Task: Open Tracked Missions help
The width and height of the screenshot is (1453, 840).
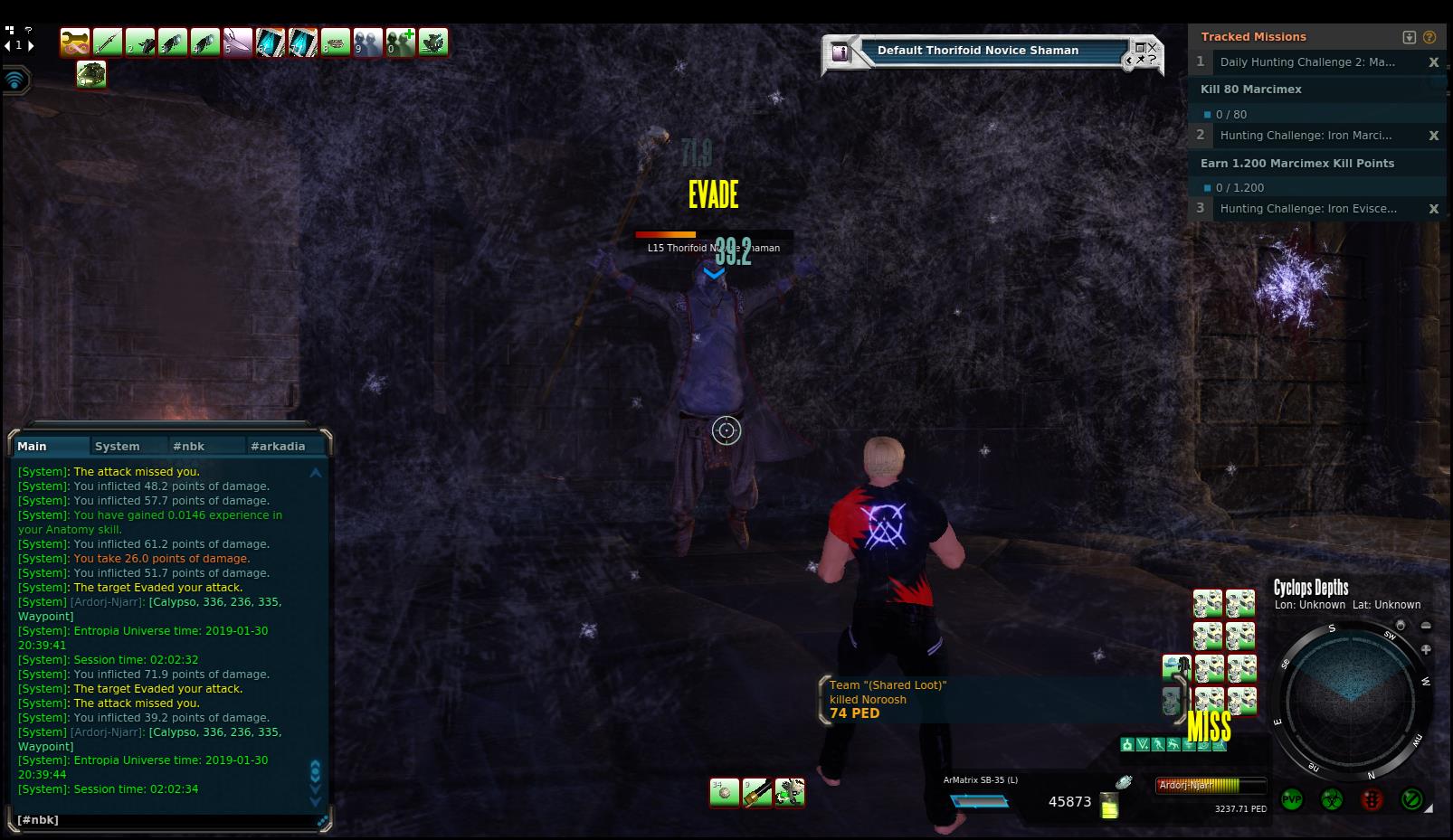Action: [1429, 37]
